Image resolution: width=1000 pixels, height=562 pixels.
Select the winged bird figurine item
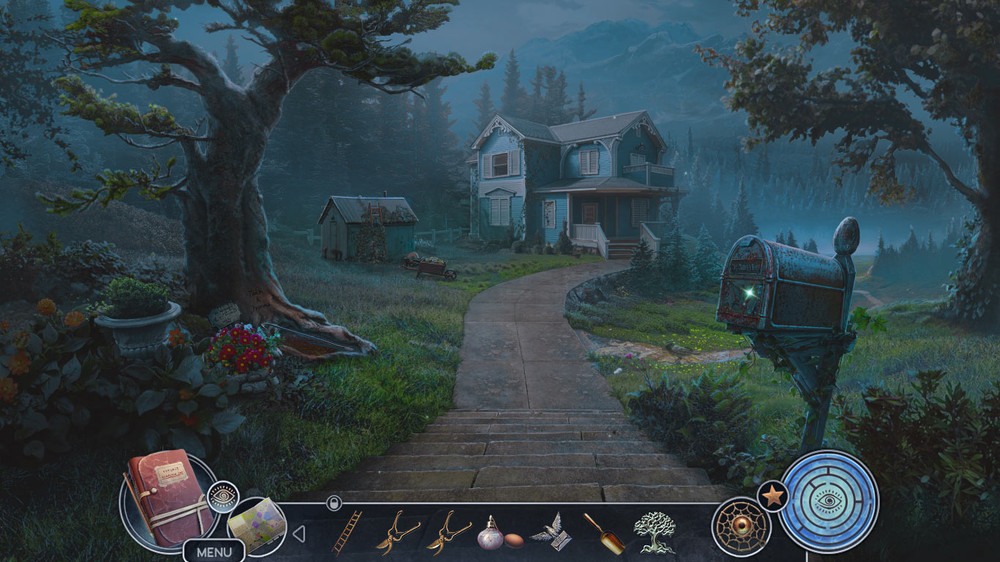click(x=550, y=532)
